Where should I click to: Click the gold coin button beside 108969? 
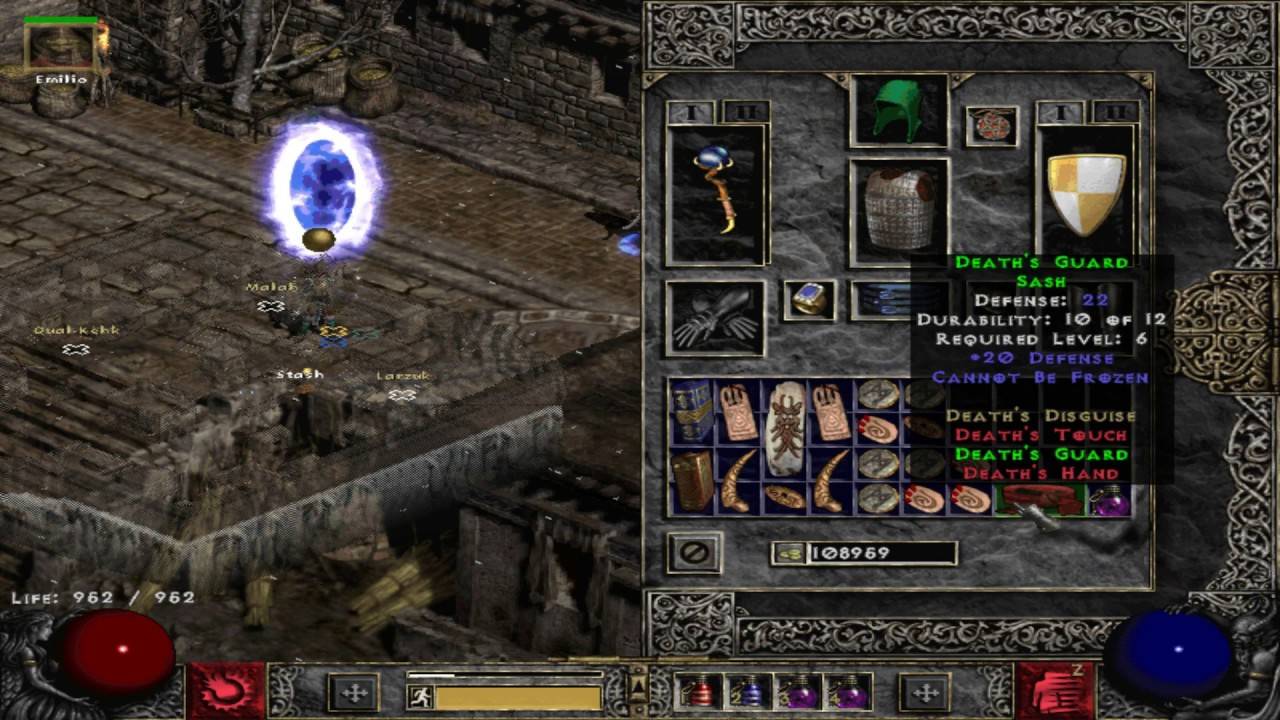click(789, 553)
